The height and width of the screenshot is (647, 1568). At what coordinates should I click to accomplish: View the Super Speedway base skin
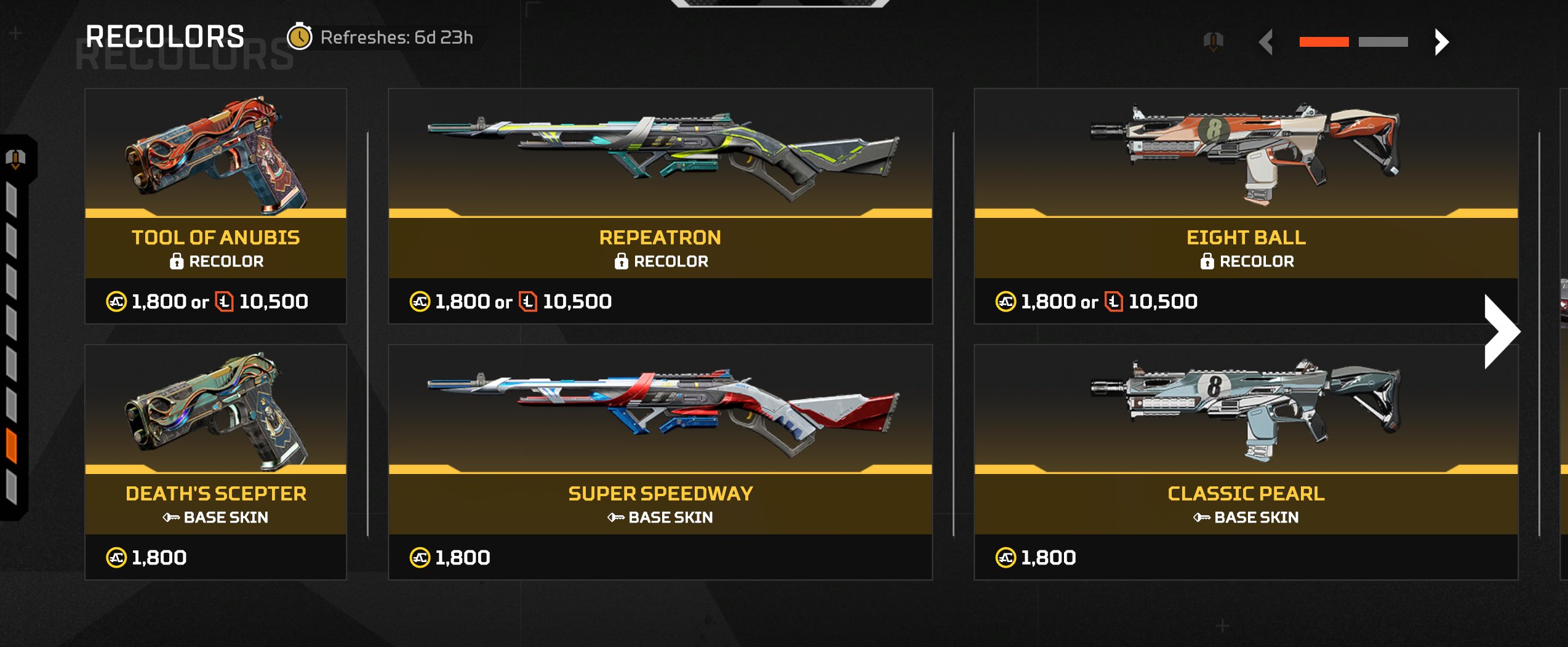tap(660, 462)
